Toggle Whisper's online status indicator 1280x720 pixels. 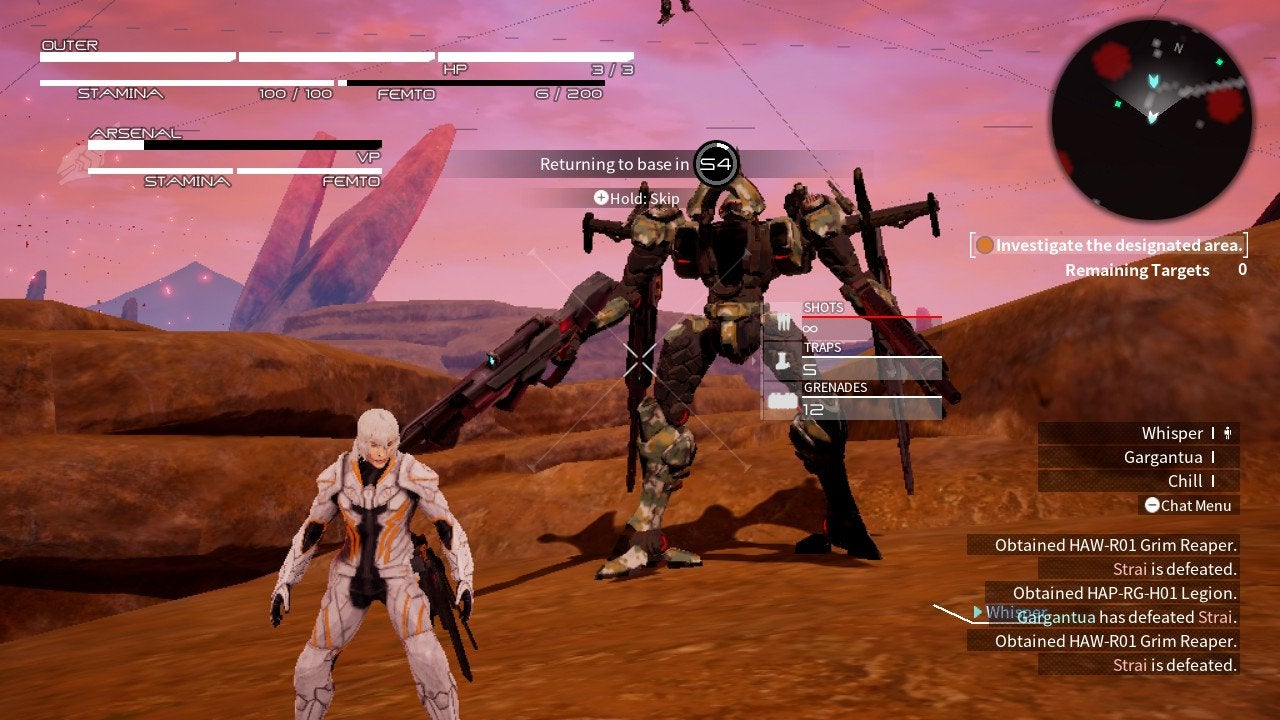(1212, 433)
